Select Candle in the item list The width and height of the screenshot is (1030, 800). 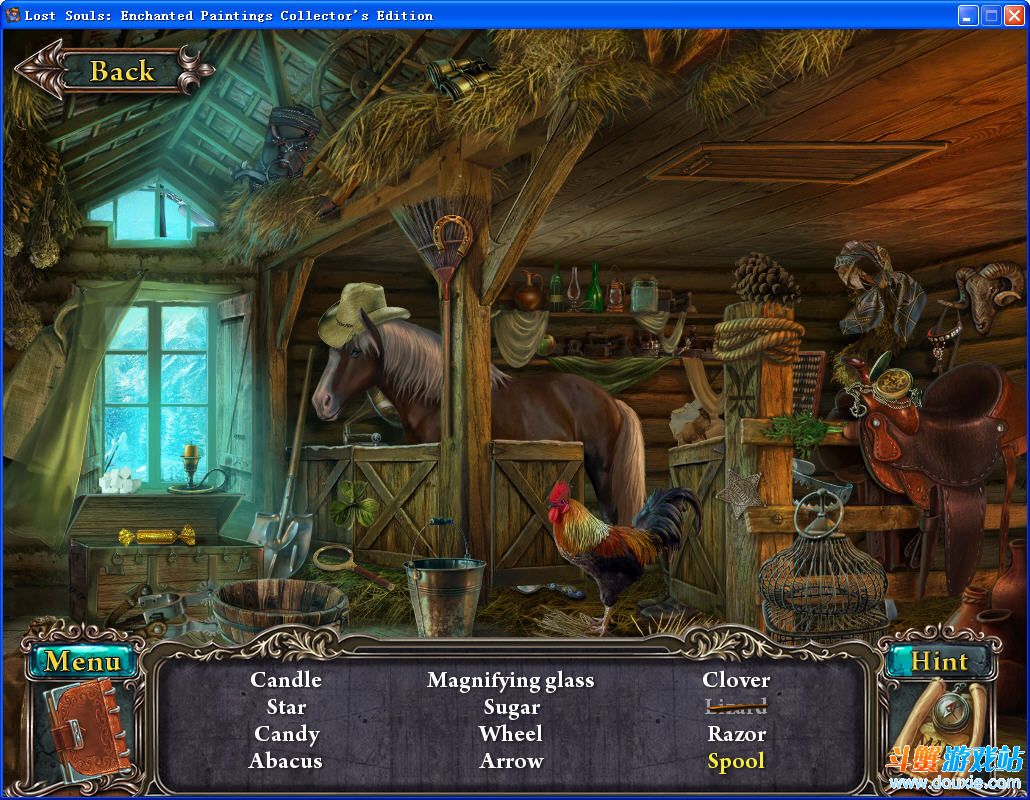[286, 680]
